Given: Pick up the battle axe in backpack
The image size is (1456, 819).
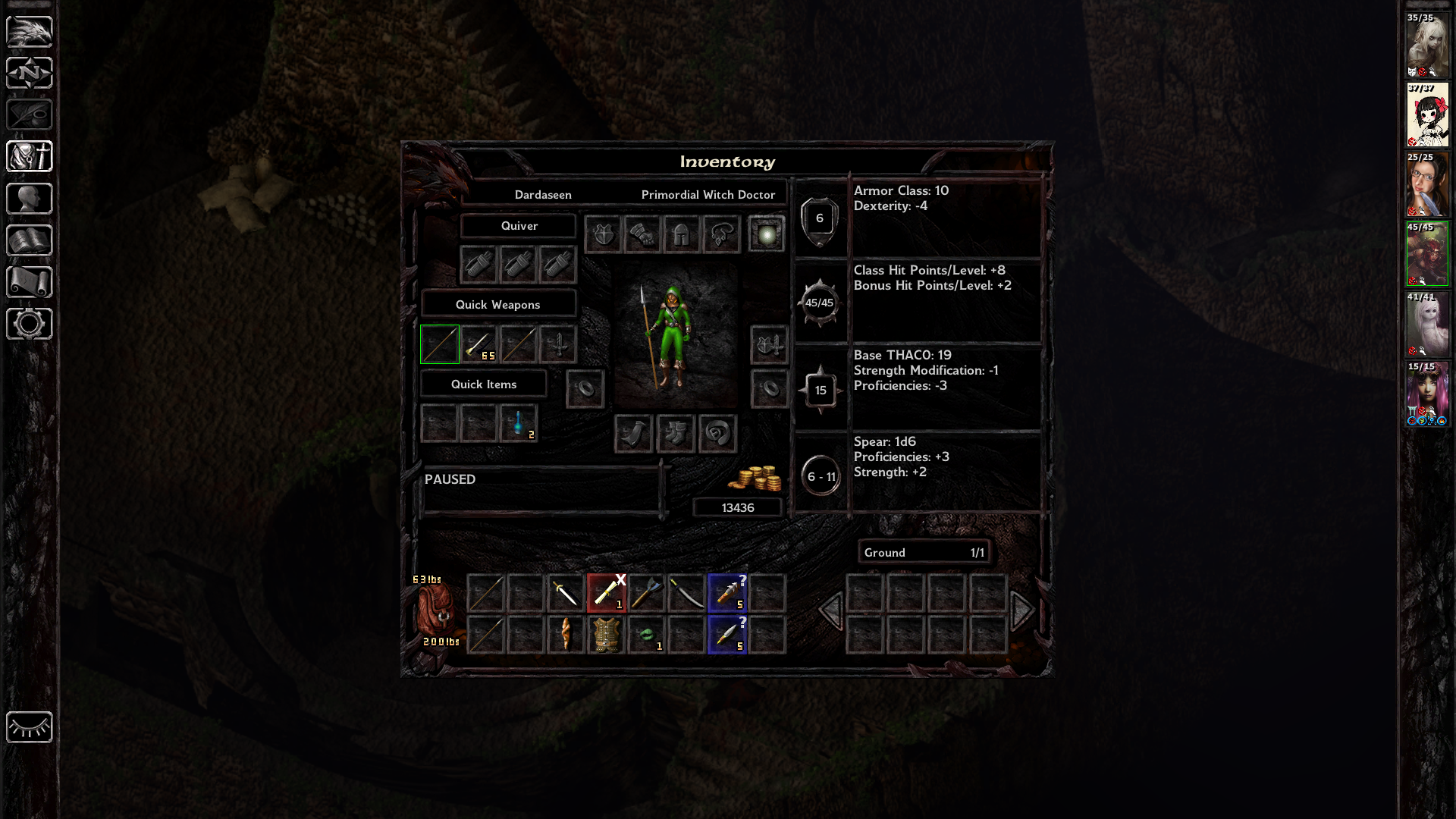Looking at the screenshot, I should [646, 592].
